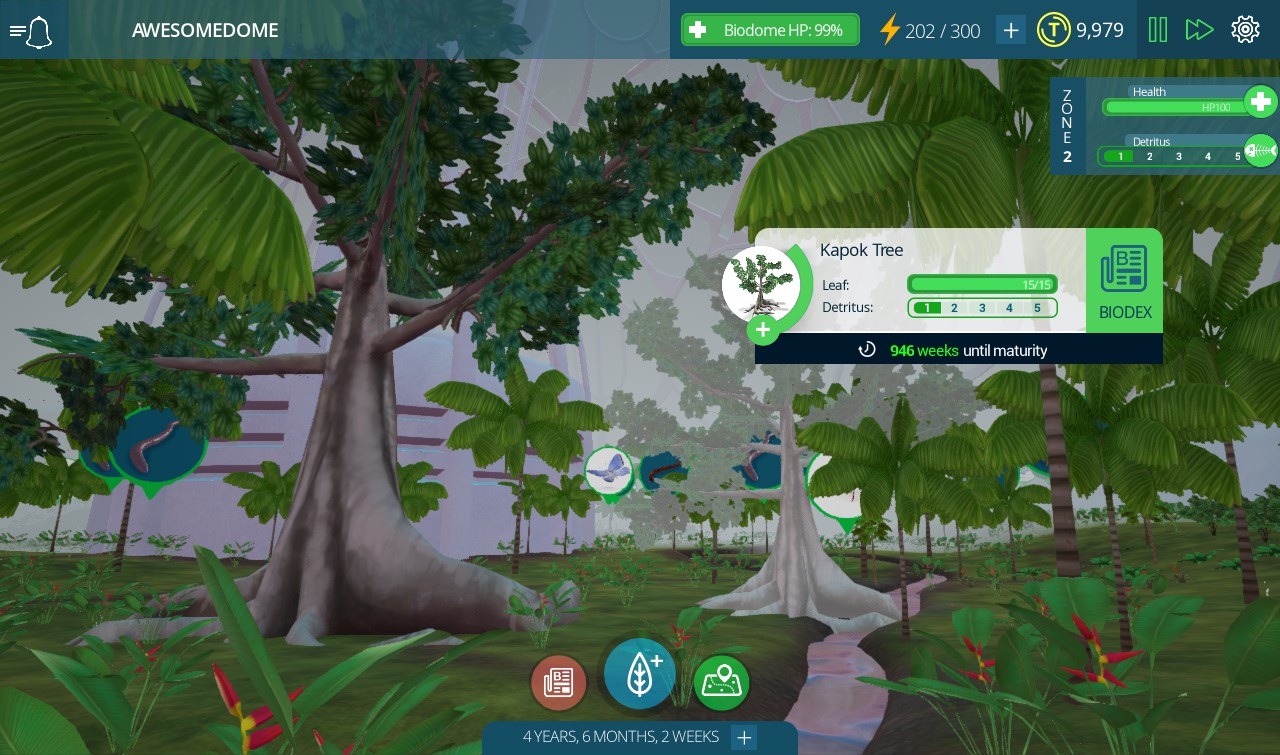The width and height of the screenshot is (1280, 755).
Task: Select the large earthworm species marker
Action: pos(158,445)
